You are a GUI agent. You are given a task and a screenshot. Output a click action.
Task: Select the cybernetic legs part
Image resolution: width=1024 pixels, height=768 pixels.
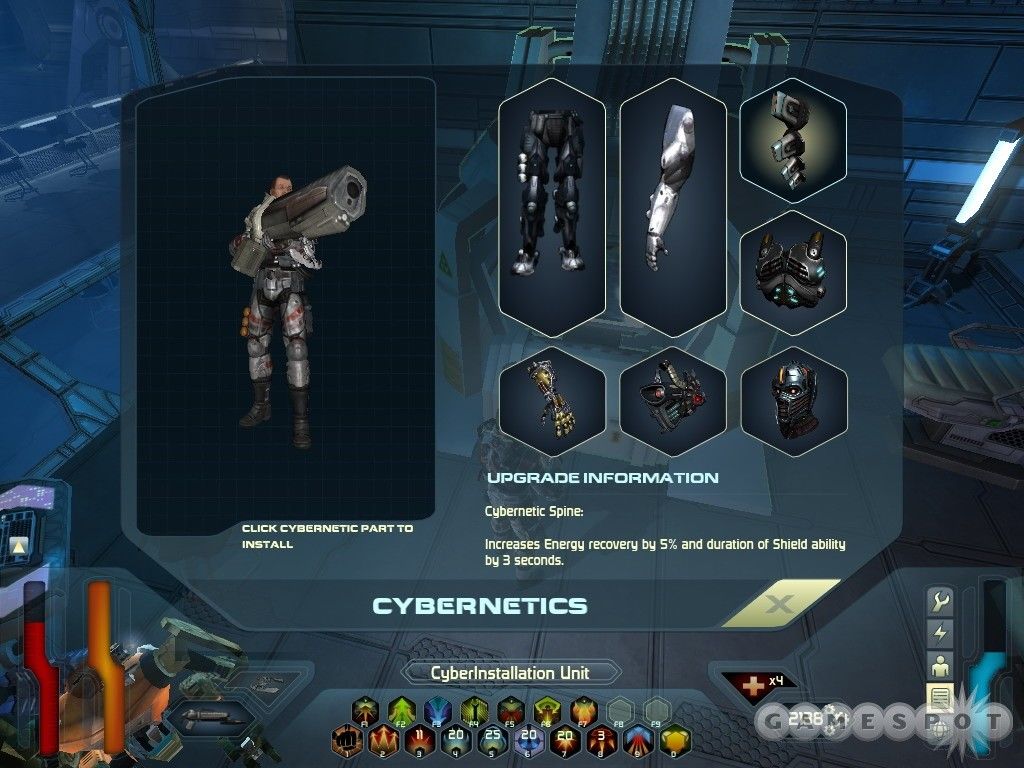tap(552, 206)
